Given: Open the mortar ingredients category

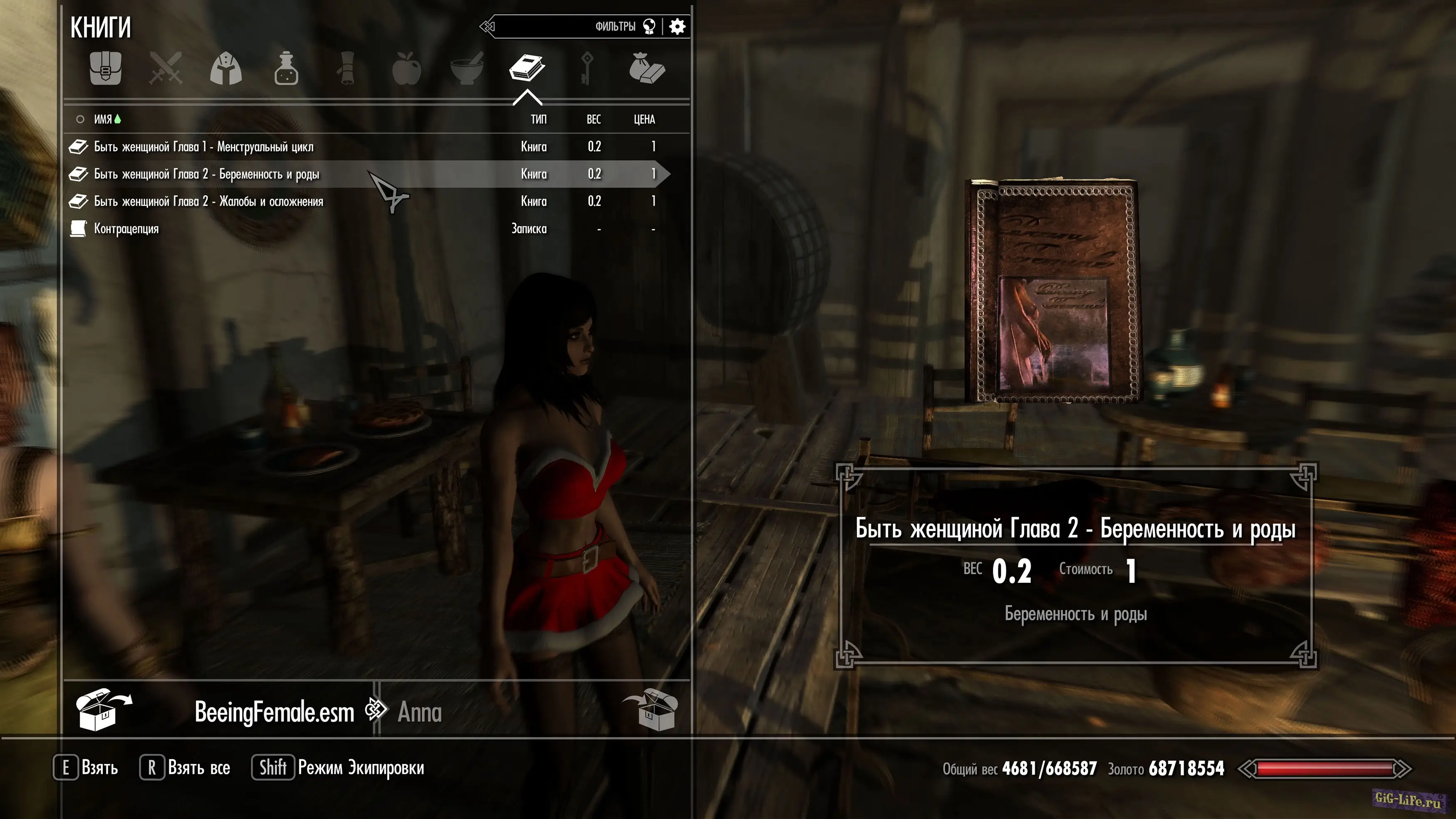Looking at the screenshot, I should [x=467, y=69].
